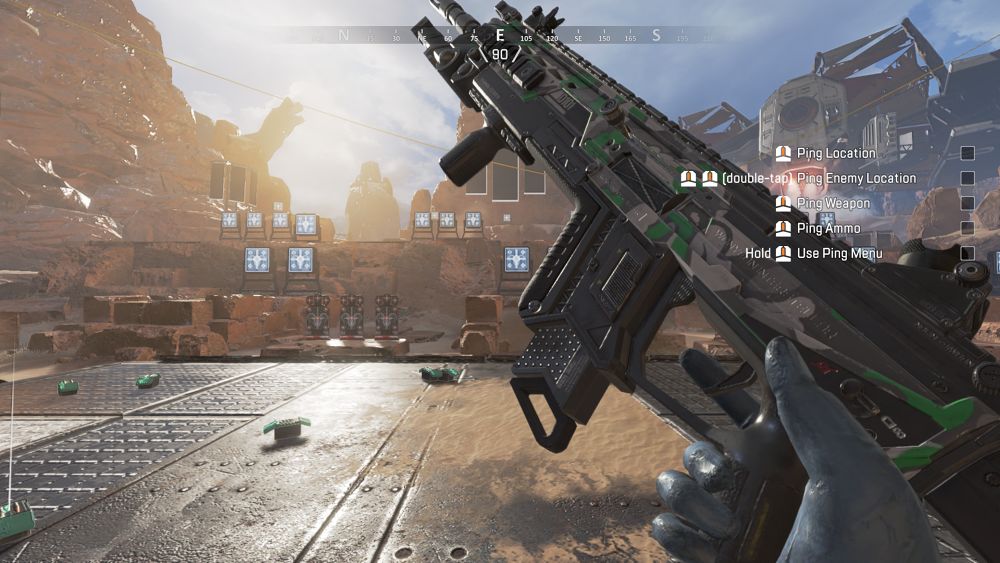Tick the Ping Location checkbox
Screen dimensions: 1000x563
pyautogui.click(x=967, y=154)
